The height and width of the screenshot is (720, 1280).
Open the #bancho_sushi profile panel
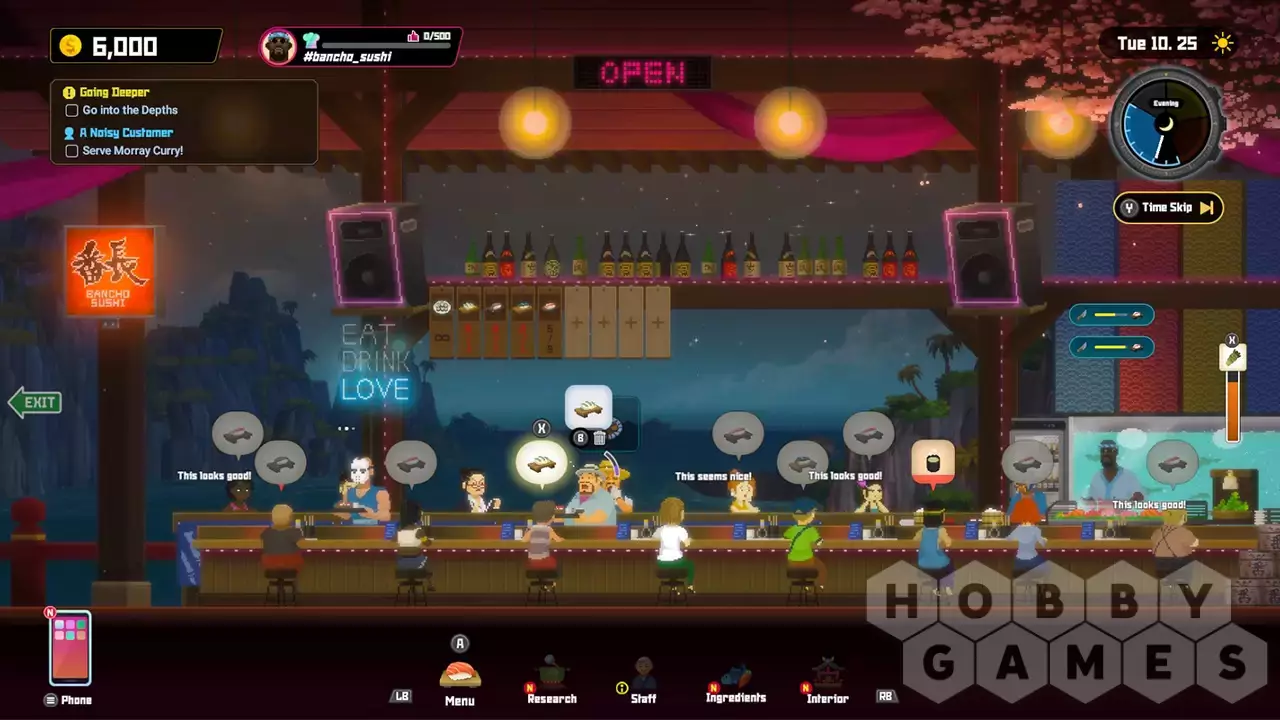[x=360, y=46]
